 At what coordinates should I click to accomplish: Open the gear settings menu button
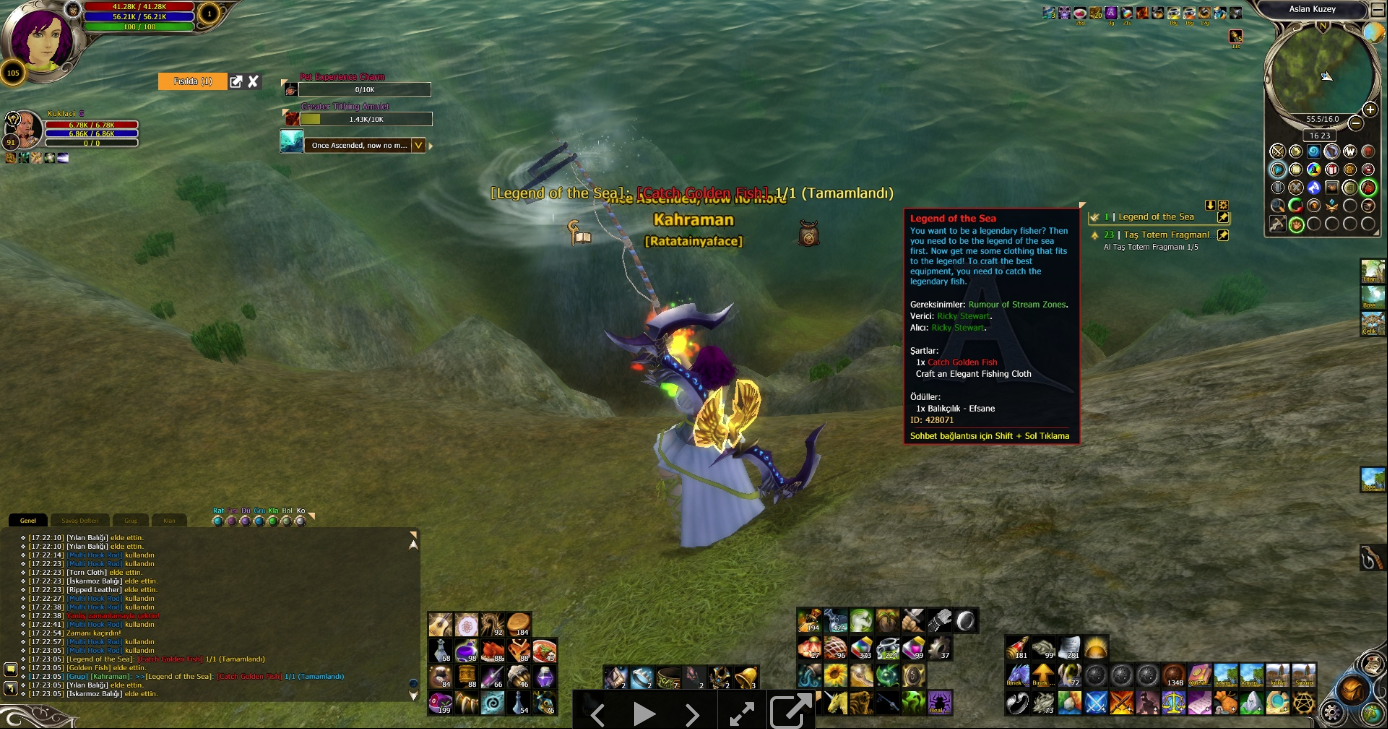pyautogui.click(x=1331, y=712)
